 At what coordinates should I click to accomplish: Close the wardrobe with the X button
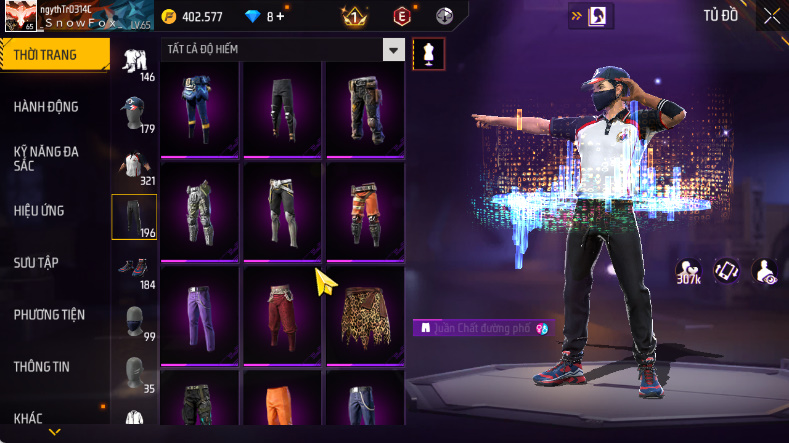click(772, 15)
